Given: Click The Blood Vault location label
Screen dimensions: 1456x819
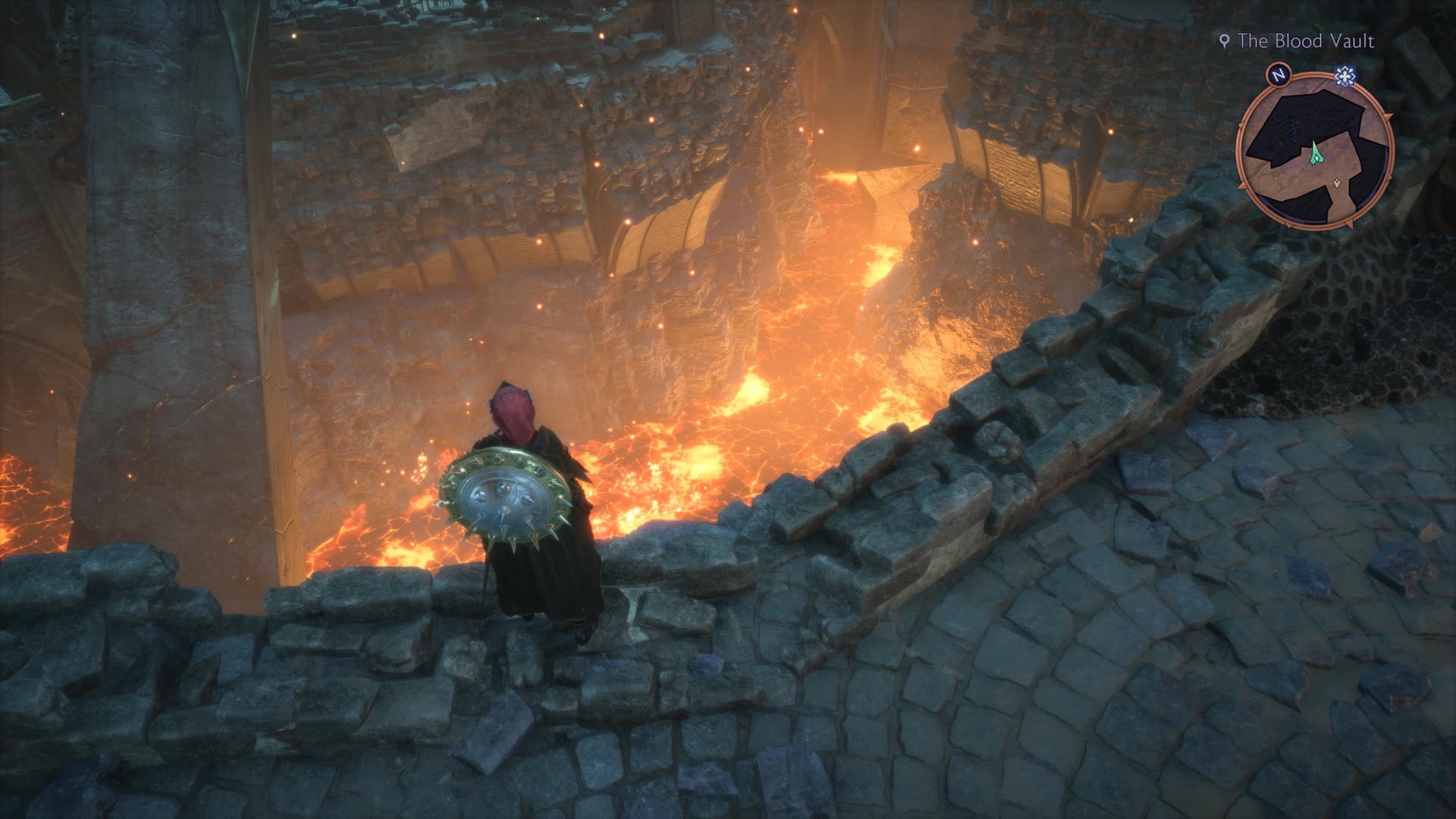Looking at the screenshot, I should pos(1304,41).
